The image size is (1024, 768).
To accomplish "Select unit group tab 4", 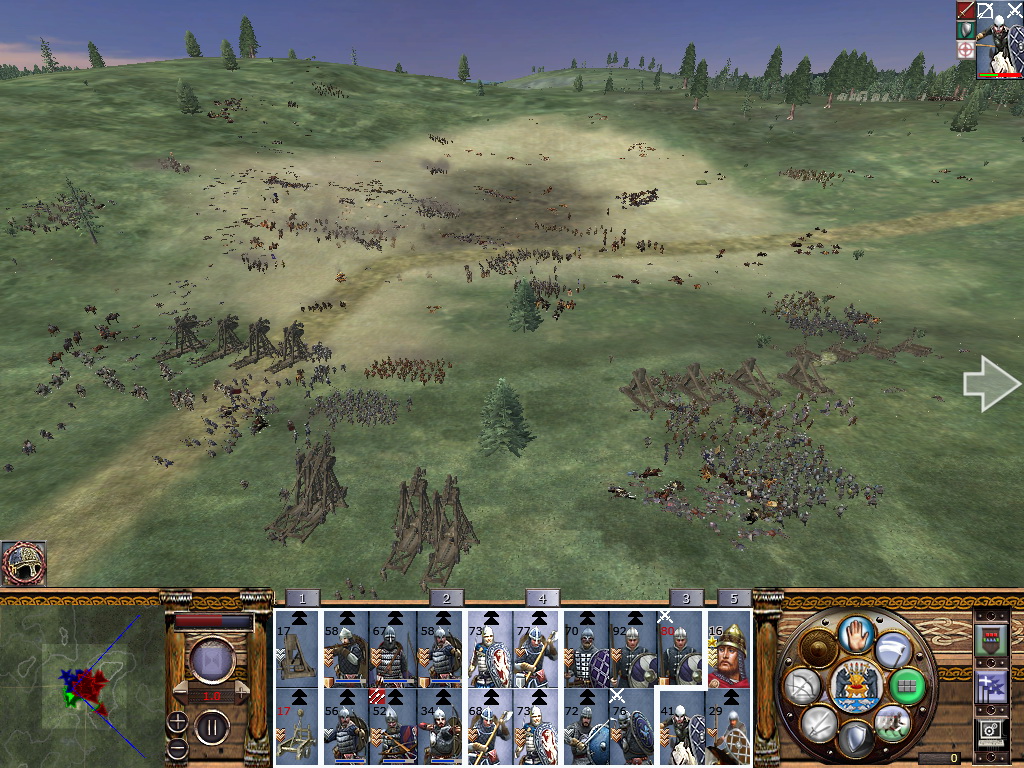I will 541,598.
